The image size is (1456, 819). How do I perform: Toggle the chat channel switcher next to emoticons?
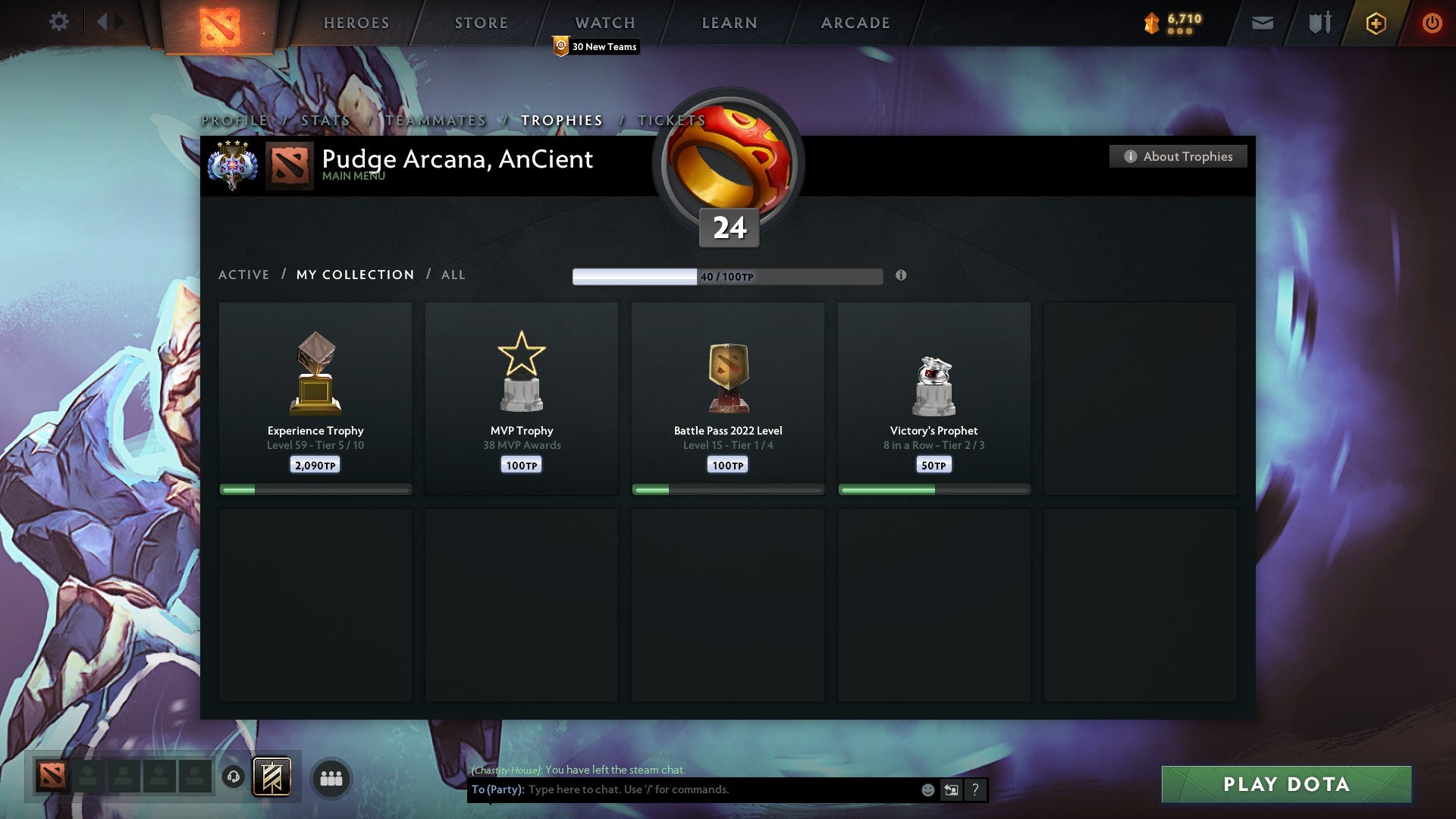pyautogui.click(x=950, y=789)
